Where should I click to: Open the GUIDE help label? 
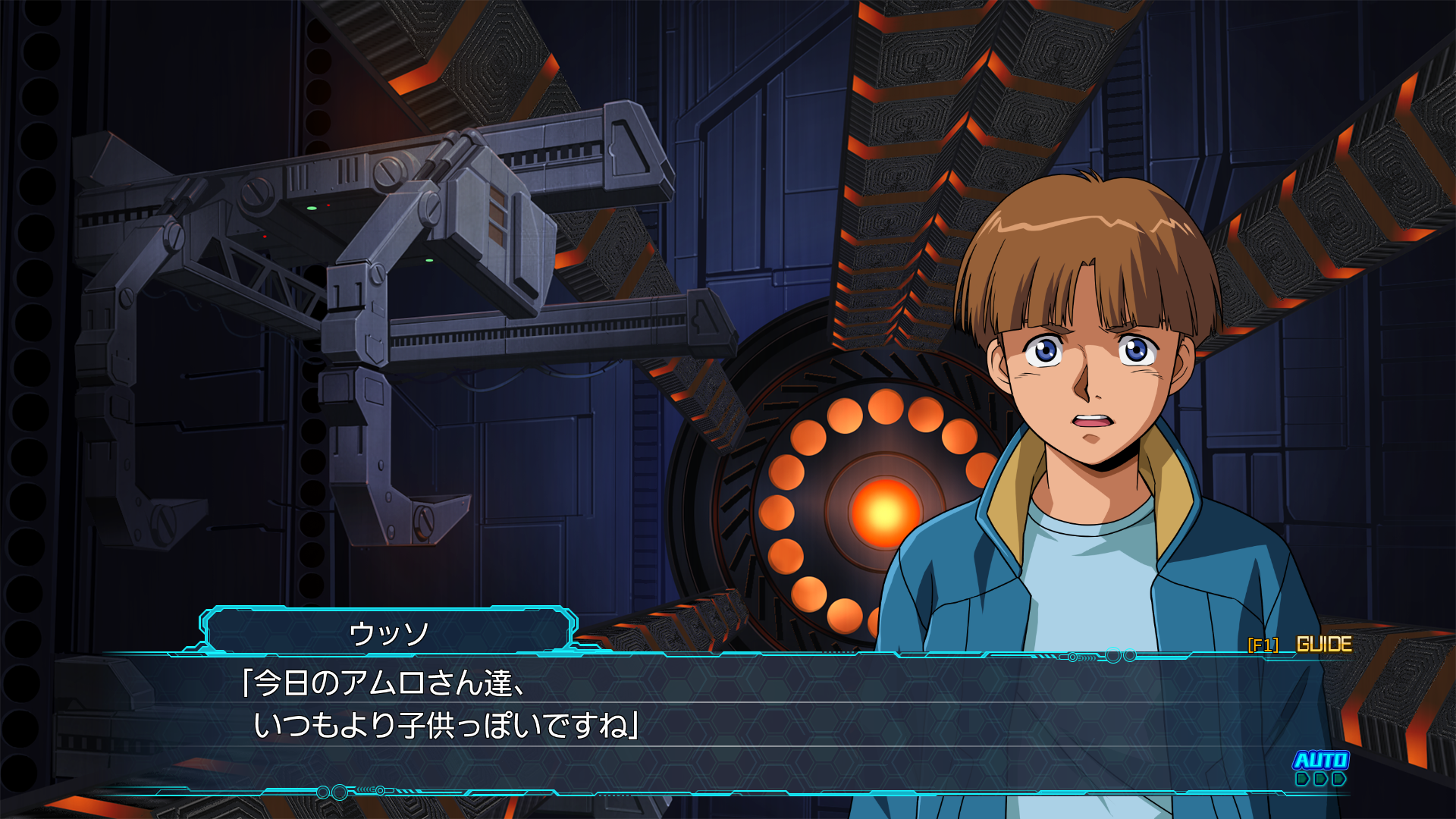pos(1323,645)
